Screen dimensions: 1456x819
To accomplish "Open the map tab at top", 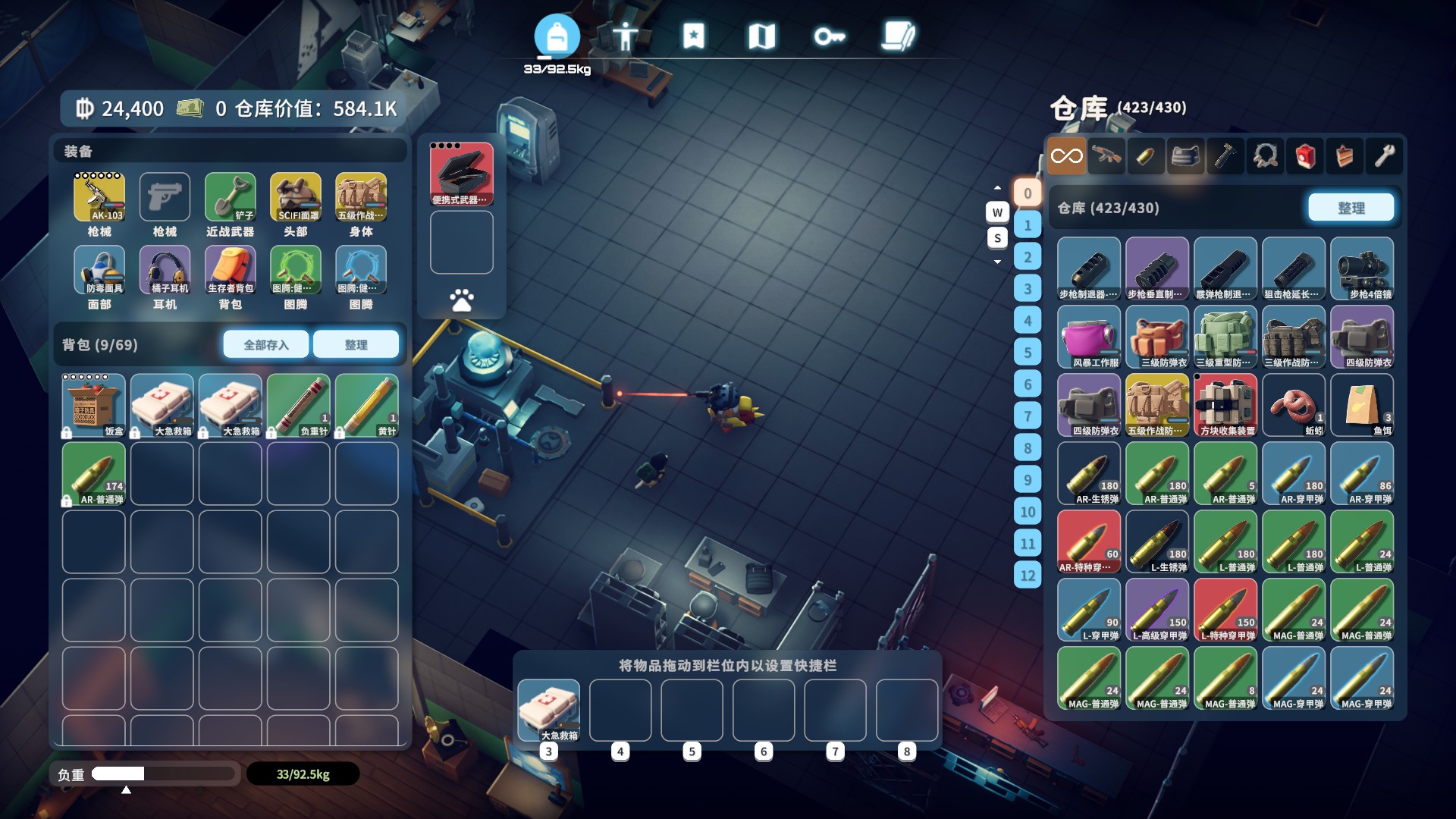I will tap(761, 36).
